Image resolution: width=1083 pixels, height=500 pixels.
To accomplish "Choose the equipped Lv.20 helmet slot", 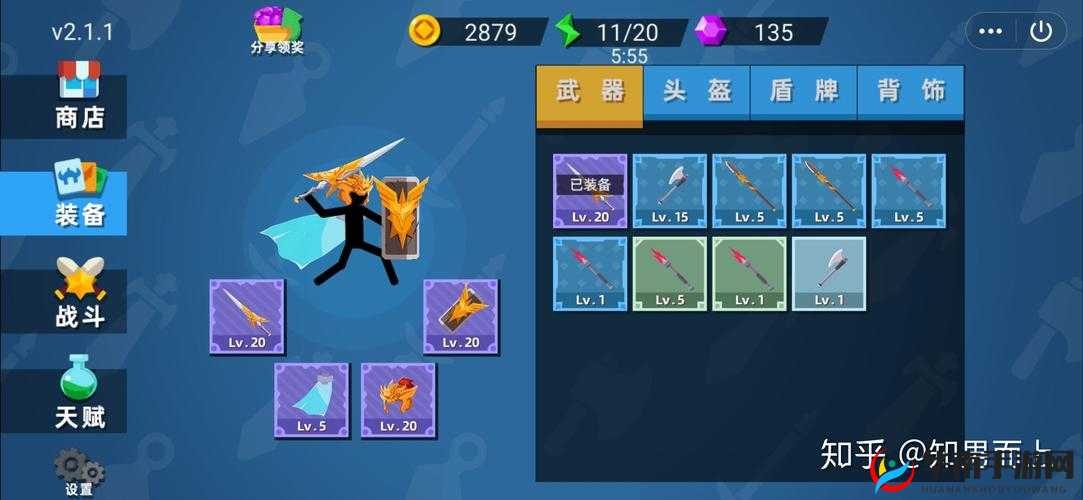I will tap(398, 400).
